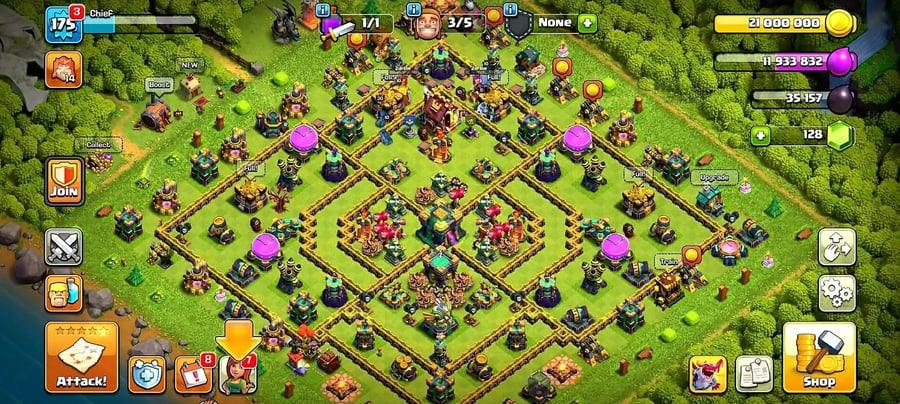Click the level 175 experience badge
The width and height of the screenshot is (900, 404).
tap(62, 23)
